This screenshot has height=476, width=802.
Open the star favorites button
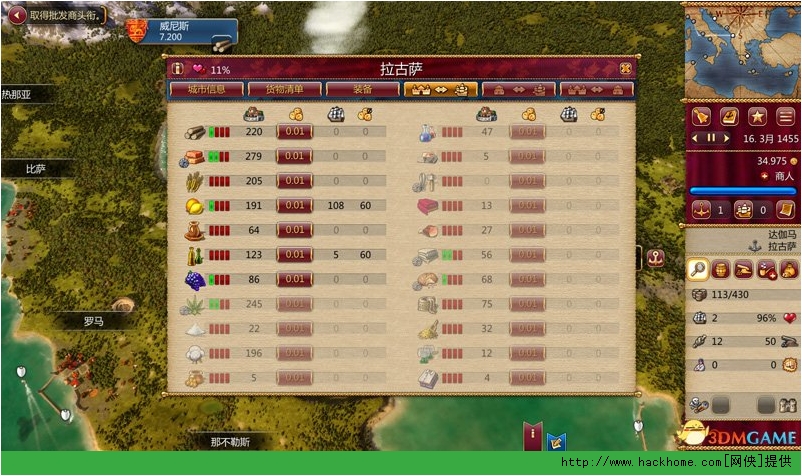pyautogui.click(x=758, y=115)
